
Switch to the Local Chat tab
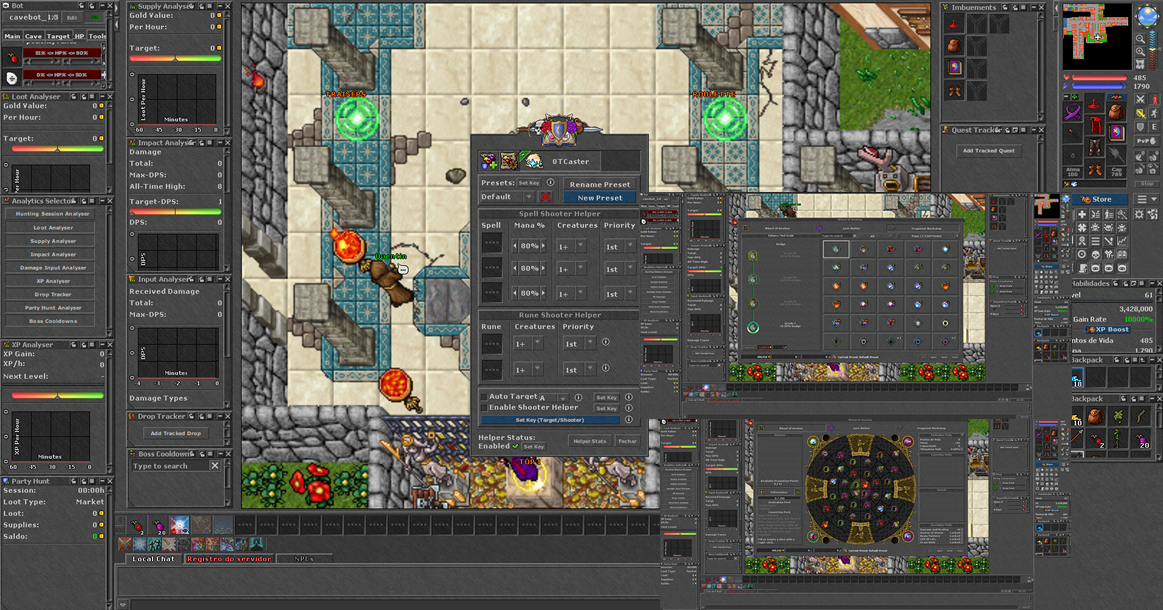[x=153, y=559]
